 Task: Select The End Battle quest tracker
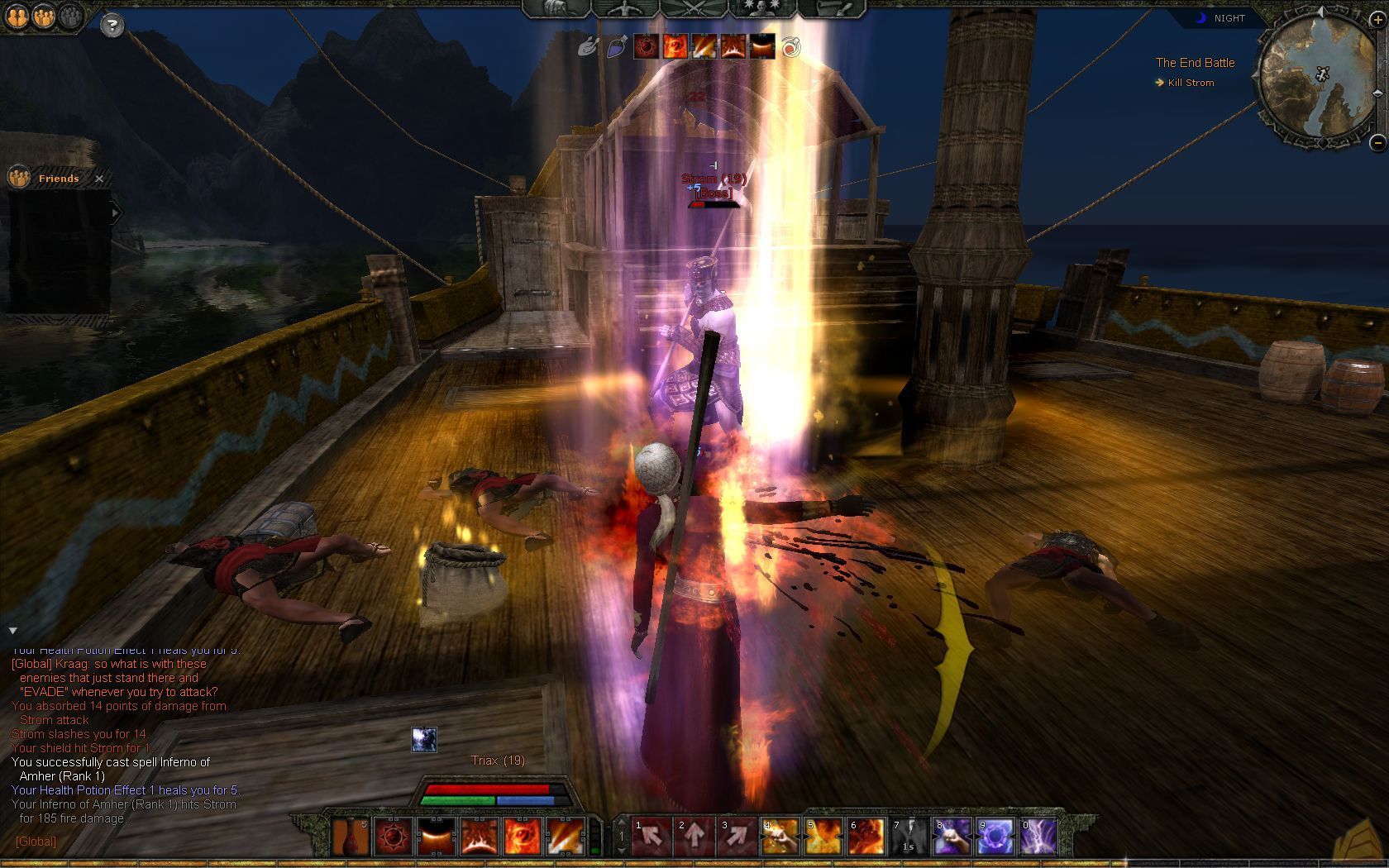click(x=1195, y=63)
